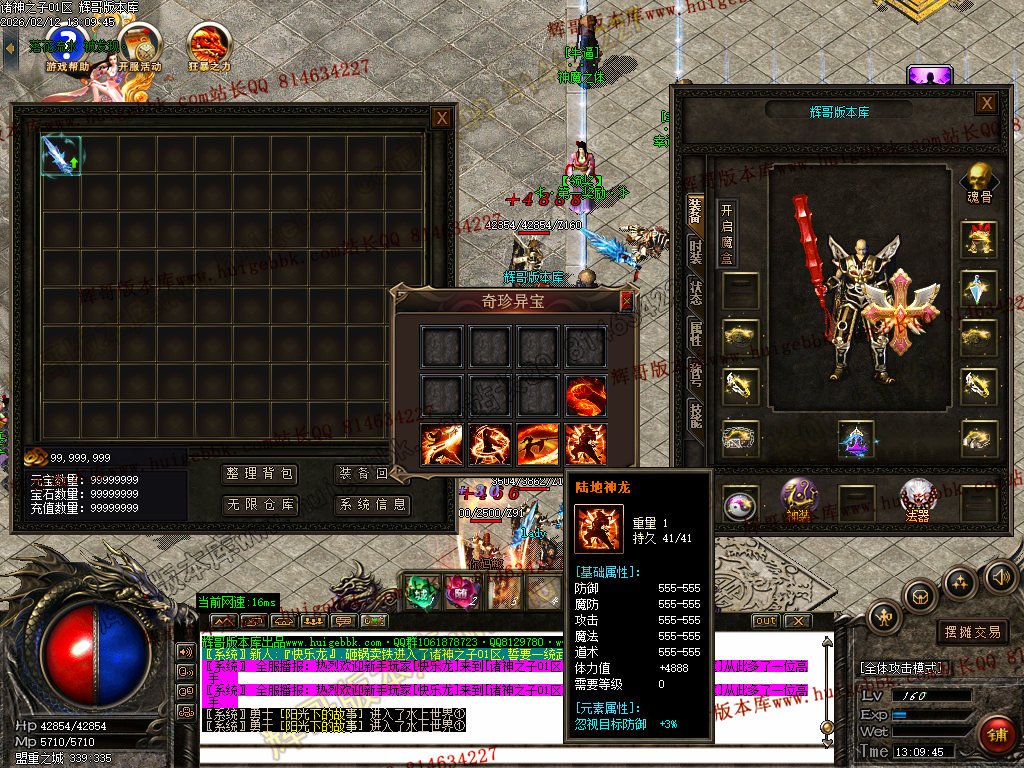Click the red 铺 shop button
This screenshot has height=768, width=1024.
coord(995,735)
